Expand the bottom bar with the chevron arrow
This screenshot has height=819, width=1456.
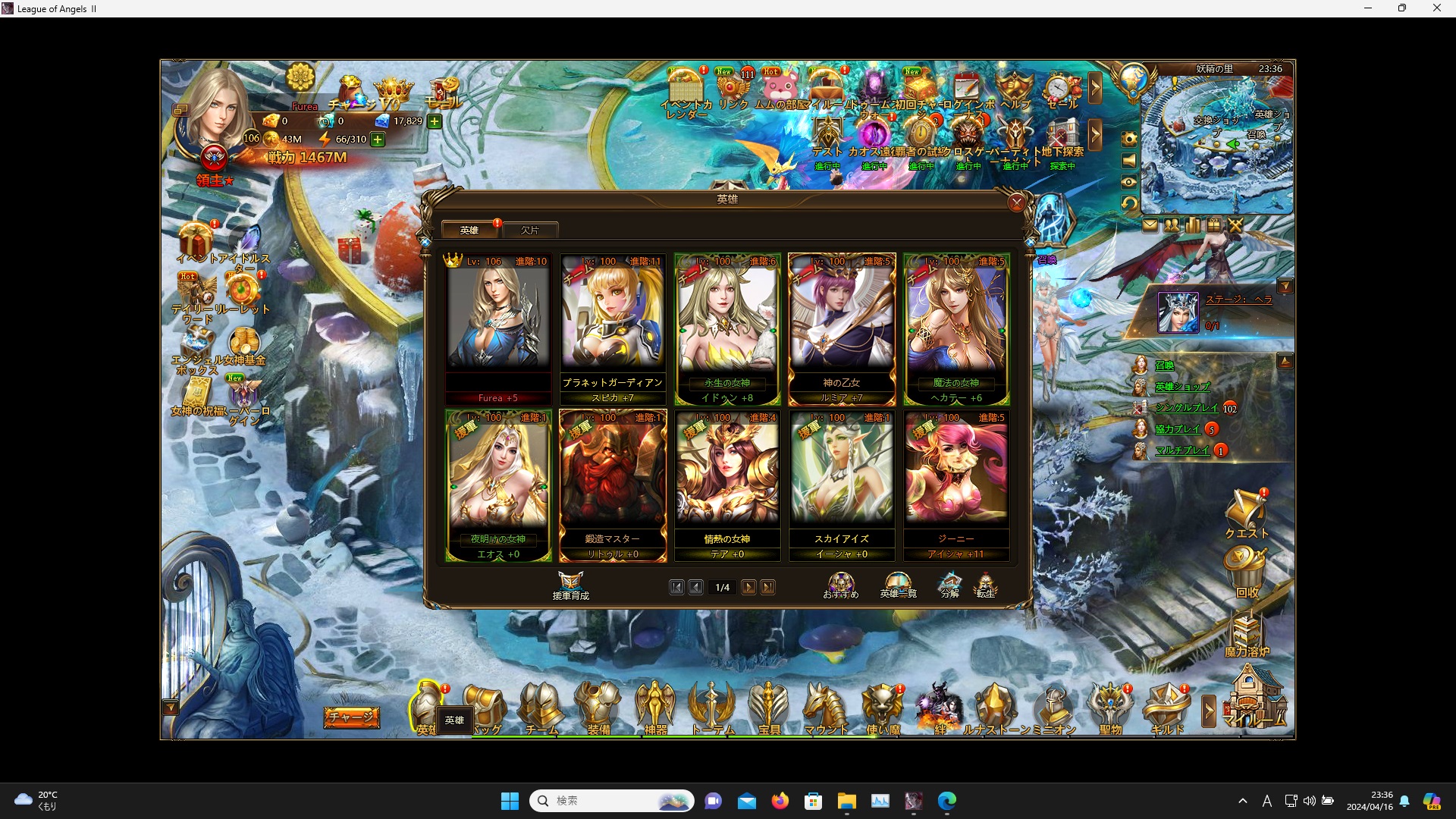tap(1209, 709)
